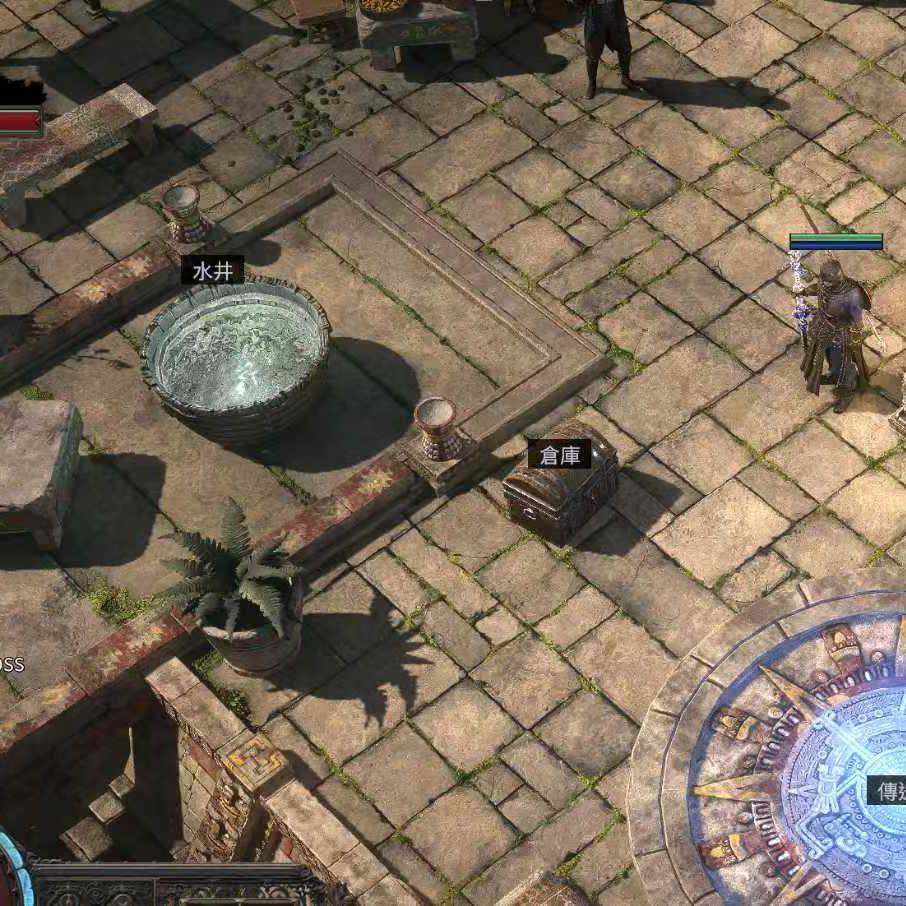The height and width of the screenshot is (906, 906).
Task: Click the 水井 well label
Action: coord(212,270)
